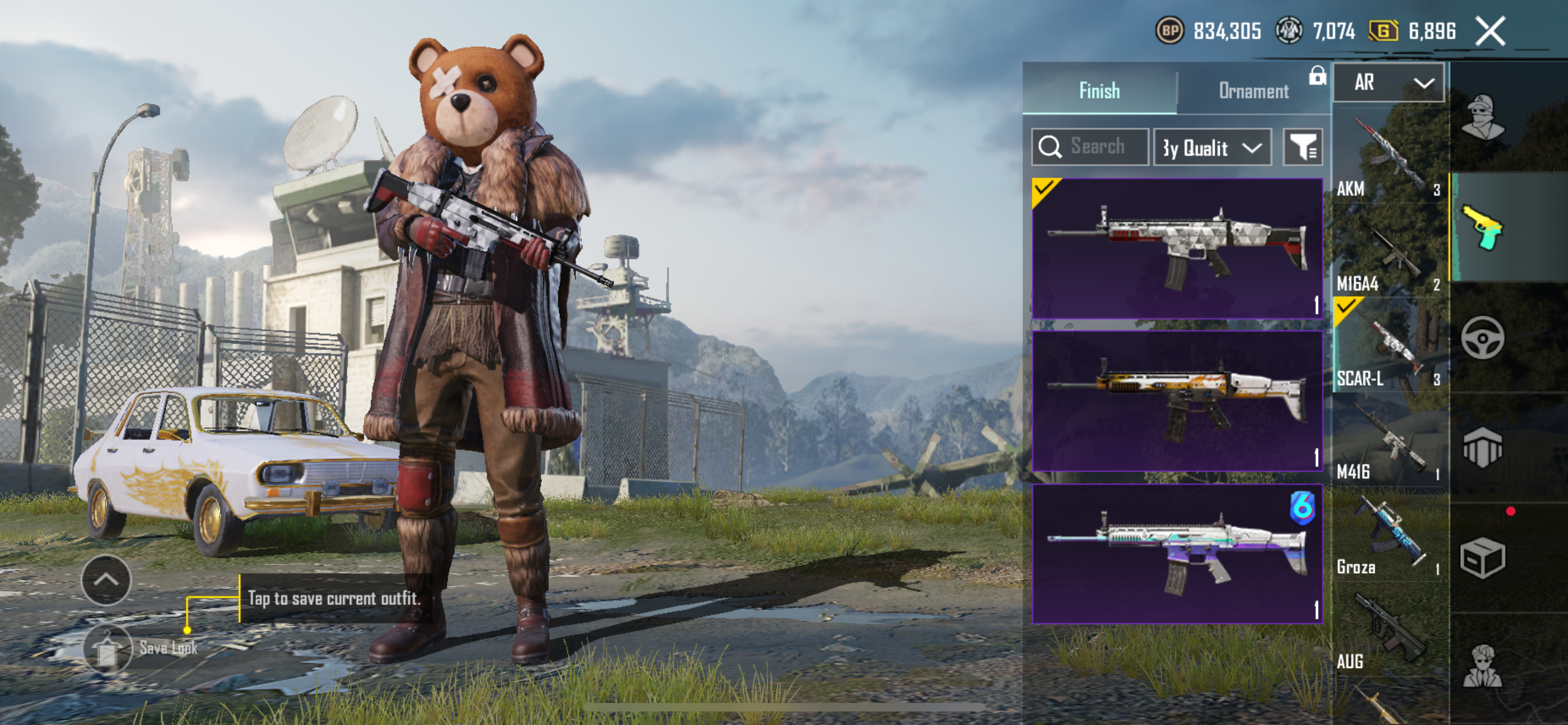Select AKM in the weapon list
The width and height of the screenshot is (1568, 725).
click(x=1389, y=157)
